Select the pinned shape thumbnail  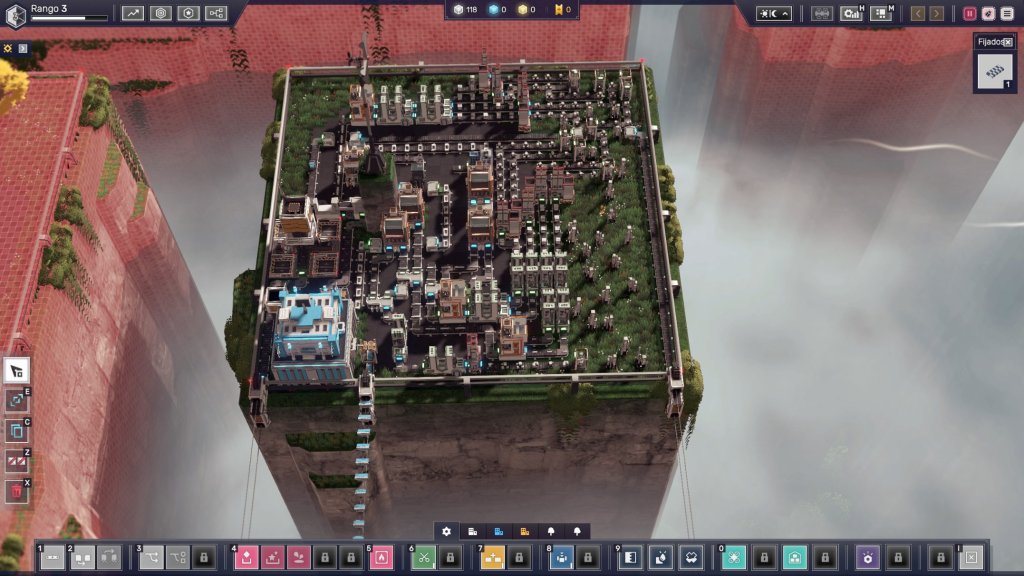995,71
